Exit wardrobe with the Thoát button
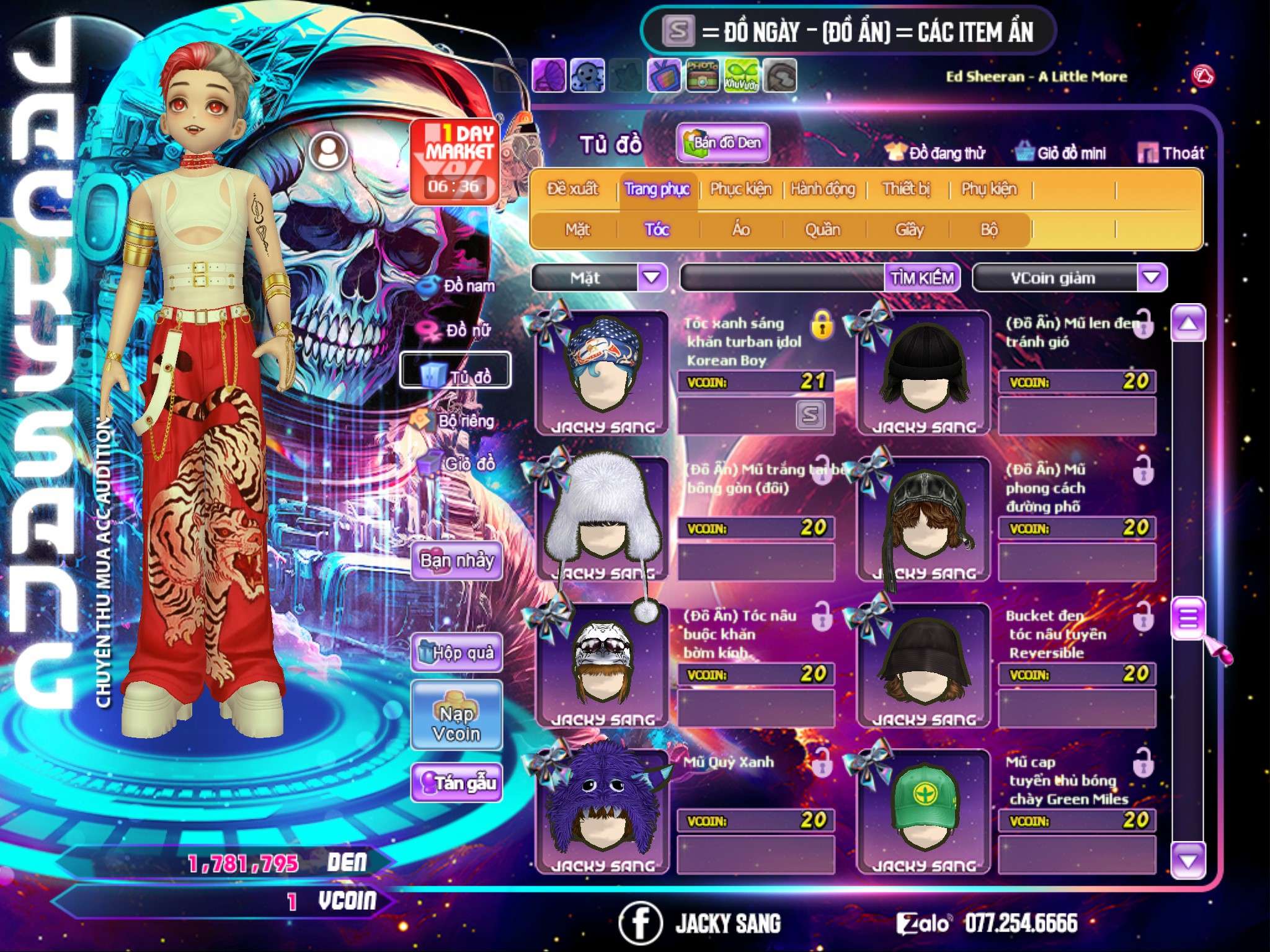Viewport: 1270px width, 952px height. [x=1171, y=152]
